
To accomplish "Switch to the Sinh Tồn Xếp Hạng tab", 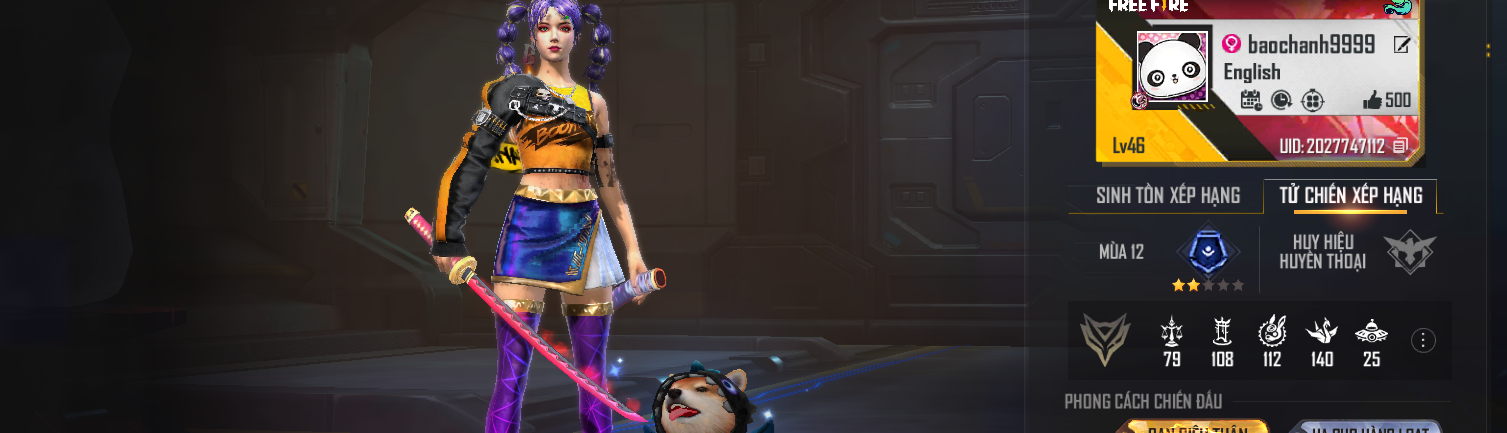I will pyautogui.click(x=1167, y=196).
